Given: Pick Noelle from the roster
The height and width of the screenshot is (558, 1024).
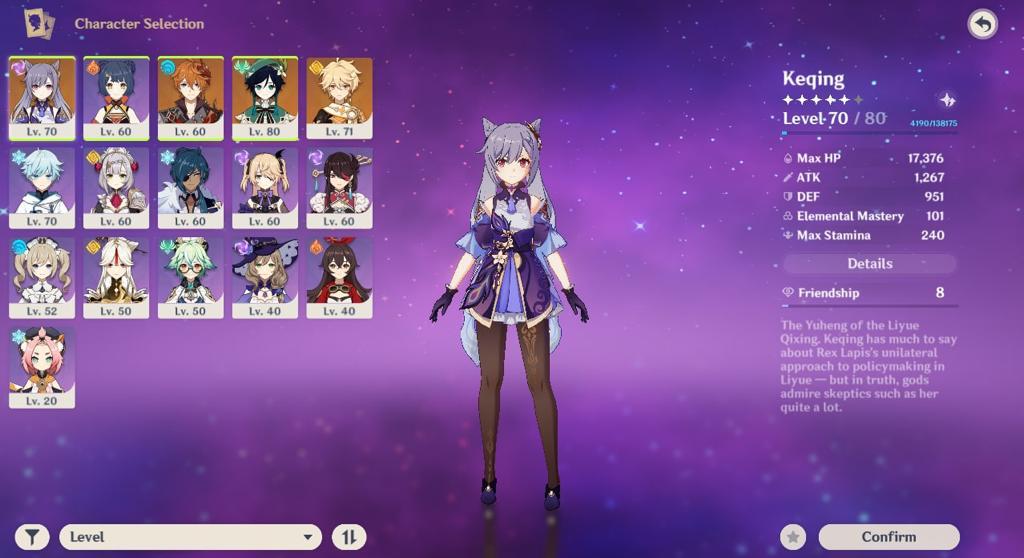Looking at the screenshot, I should pos(116,187).
